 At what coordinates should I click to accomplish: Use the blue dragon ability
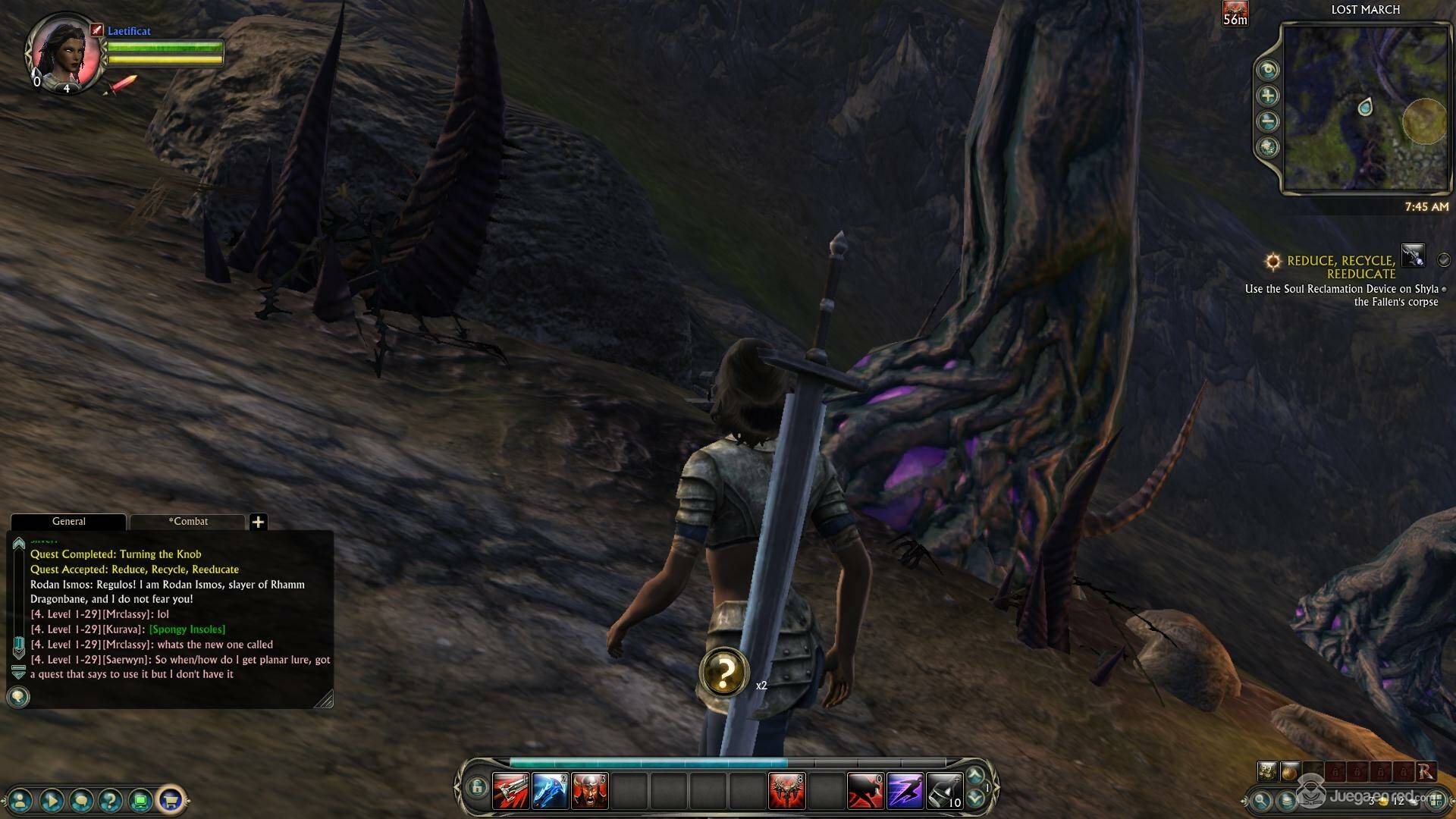pos(550,791)
